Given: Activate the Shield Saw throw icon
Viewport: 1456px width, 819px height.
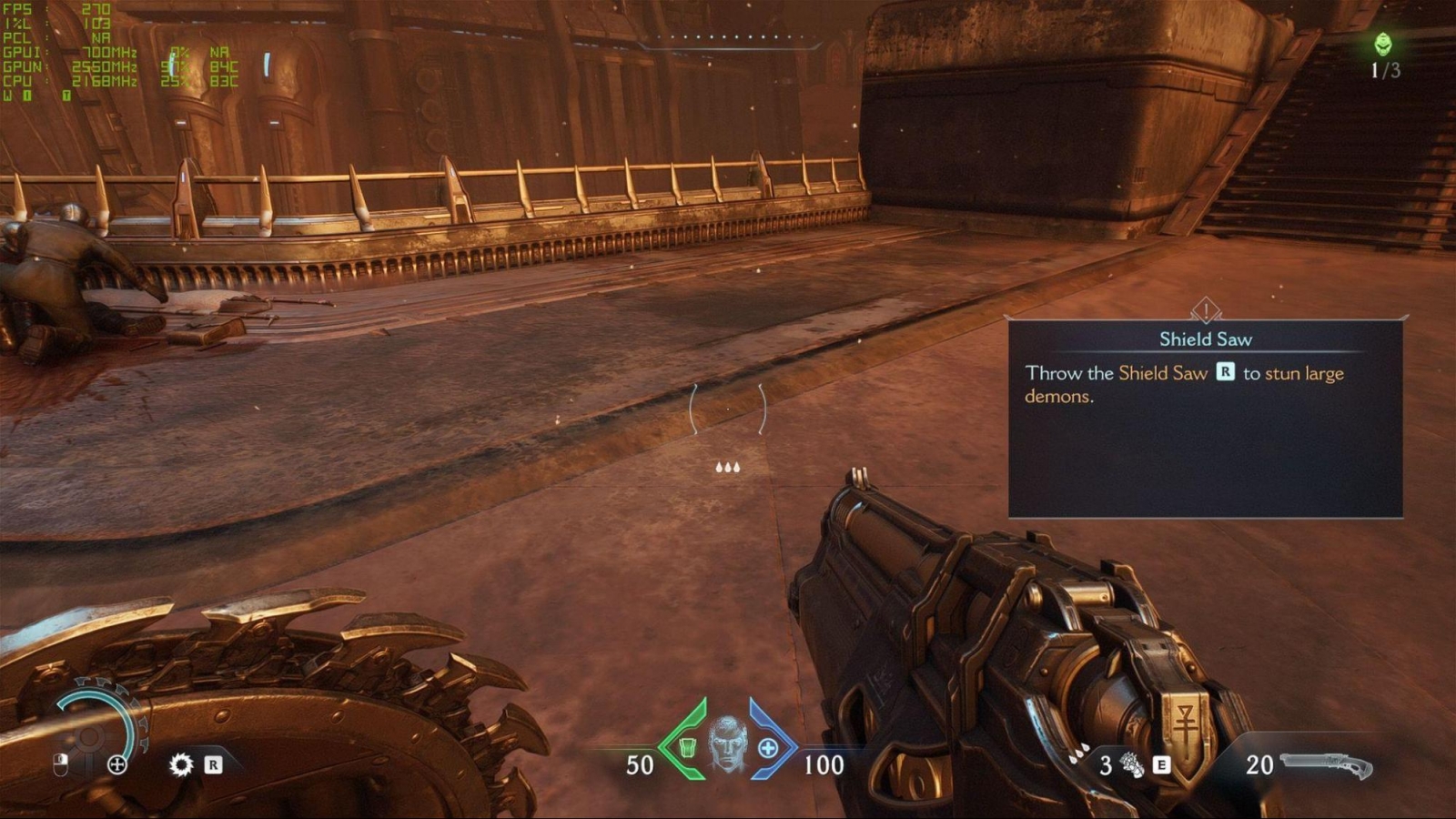Looking at the screenshot, I should [x=181, y=764].
